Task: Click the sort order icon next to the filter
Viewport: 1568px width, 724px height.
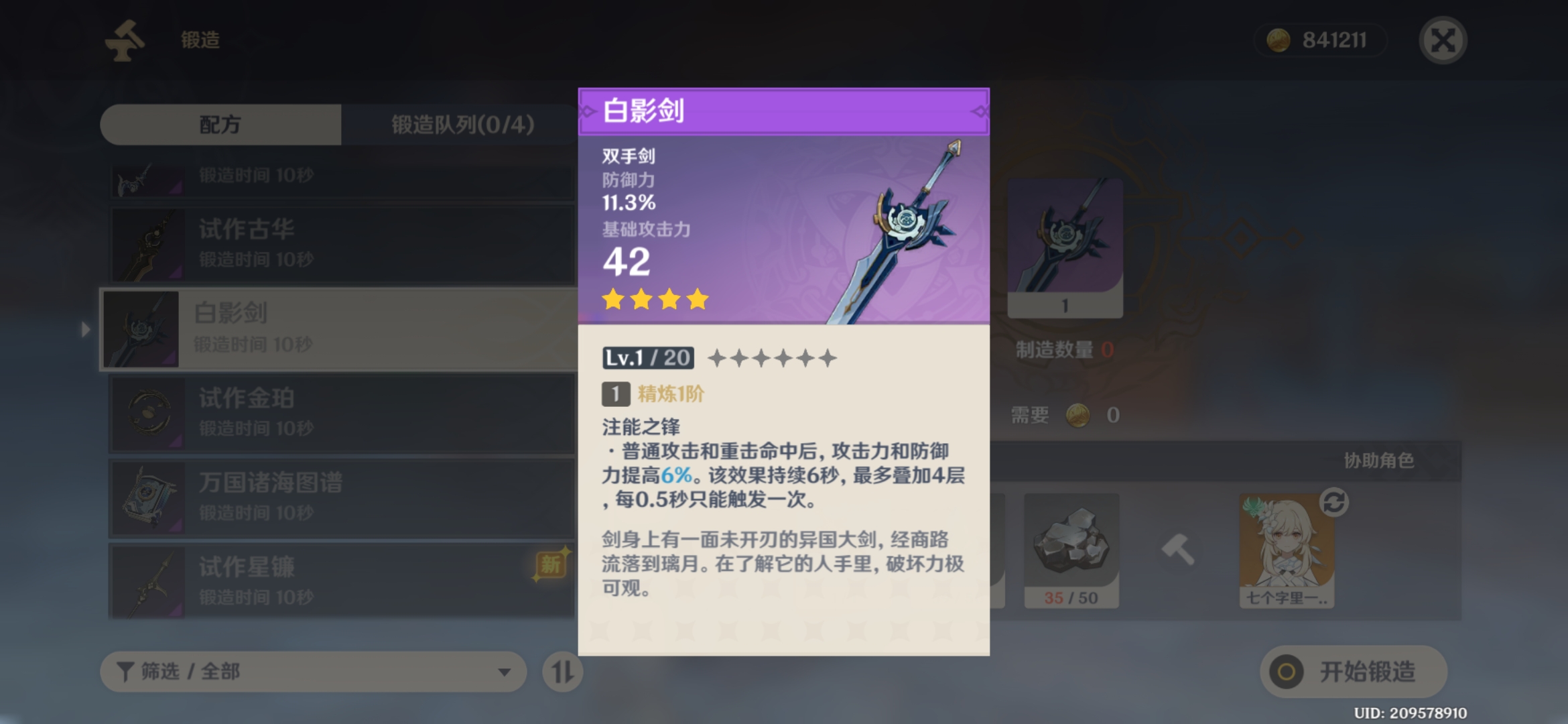Action: 562,671
